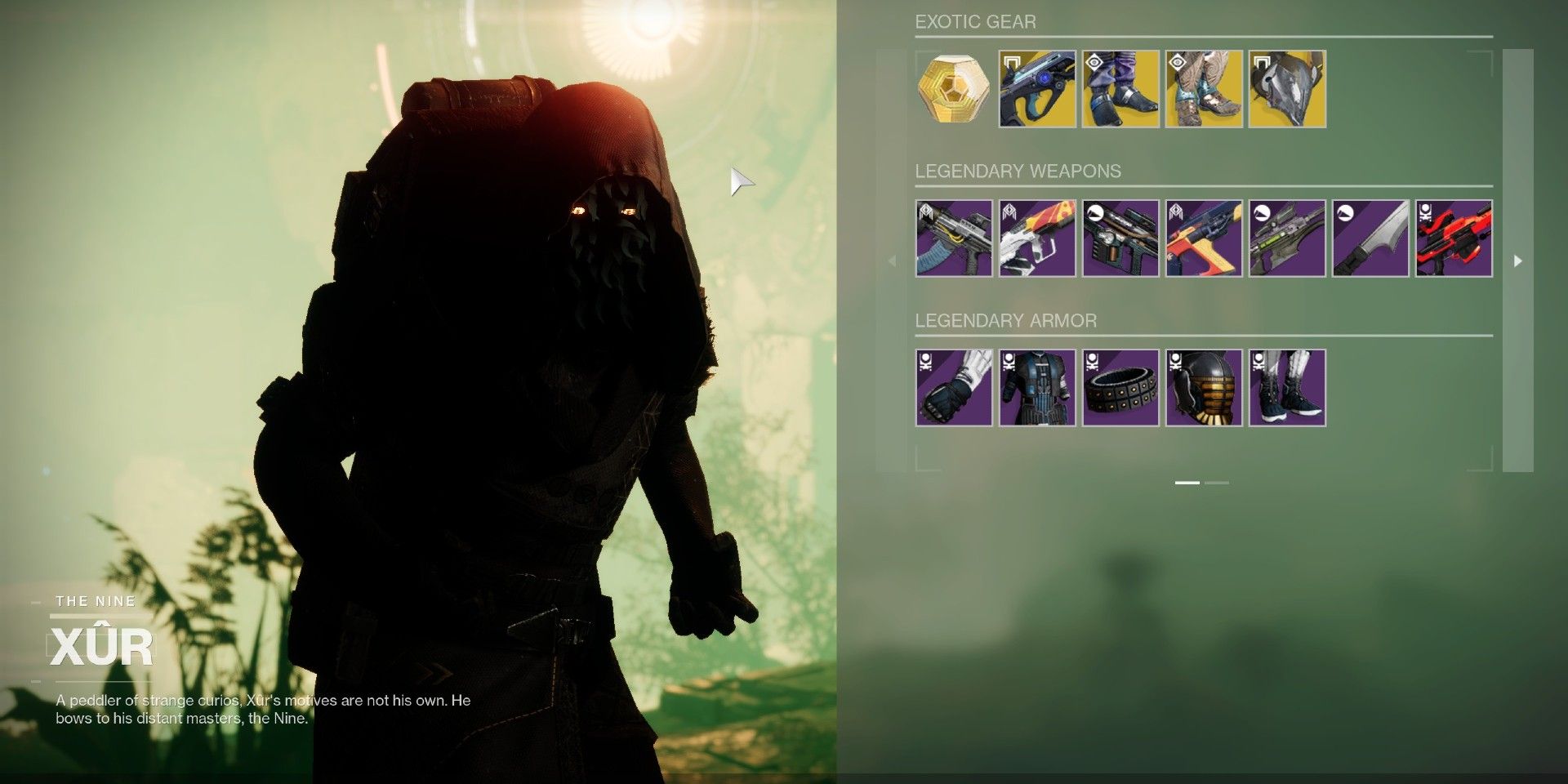This screenshot has height=784, width=1568.
Task: Select the exotic cloak in Exotic Gear
Action: click(x=1286, y=88)
